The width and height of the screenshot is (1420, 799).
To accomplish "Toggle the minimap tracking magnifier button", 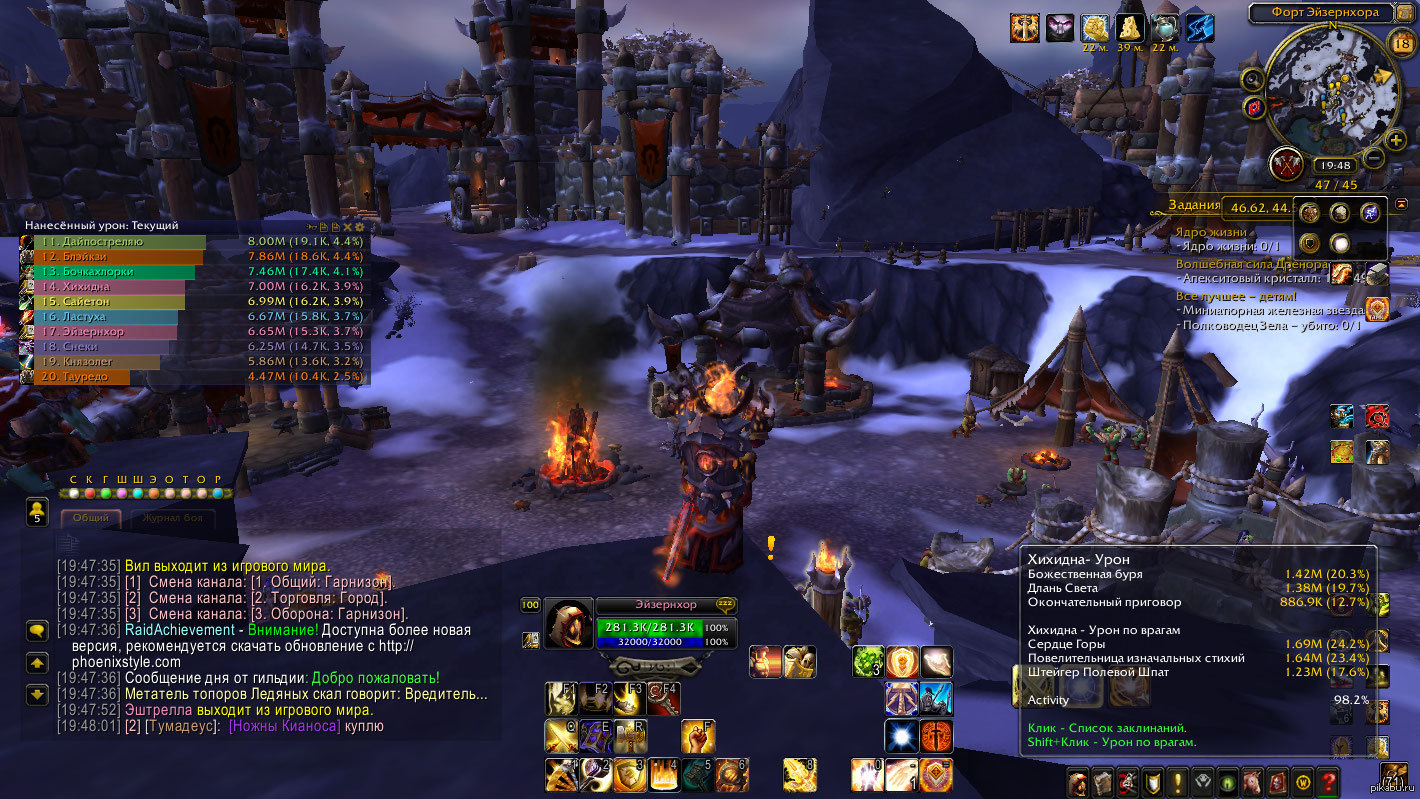I will (1251, 80).
